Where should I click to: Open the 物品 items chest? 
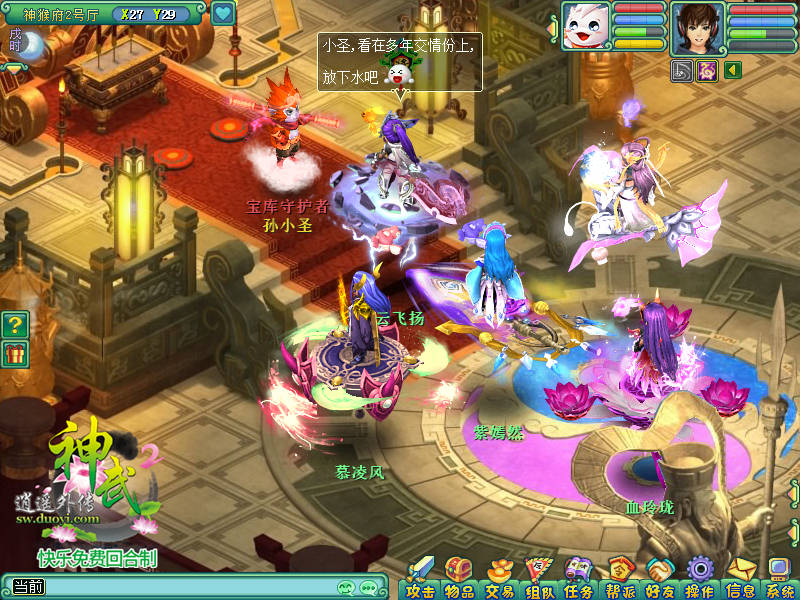tap(459, 578)
